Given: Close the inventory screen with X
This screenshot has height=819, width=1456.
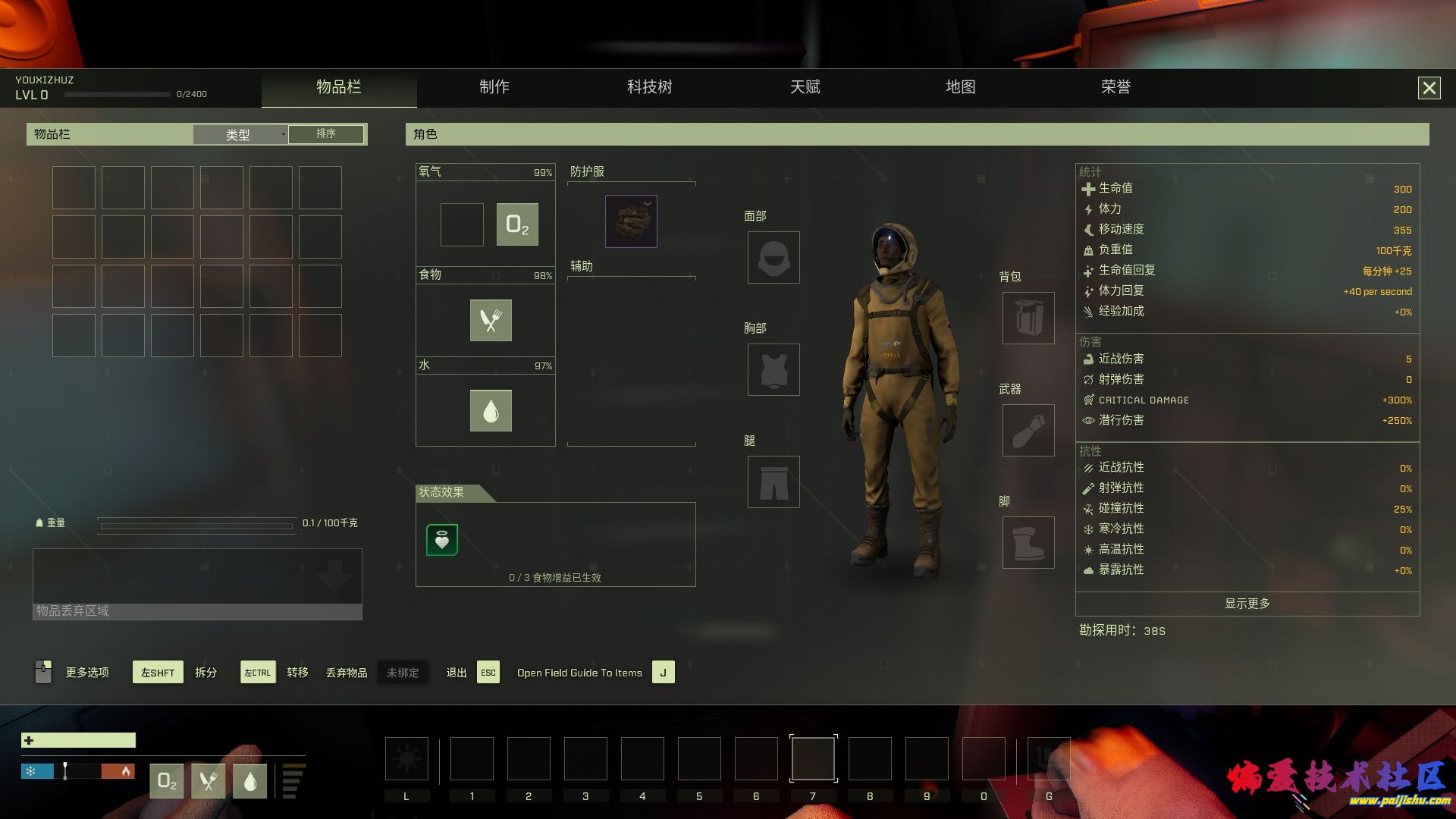Looking at the screenshot, I should click(1429, 88).
